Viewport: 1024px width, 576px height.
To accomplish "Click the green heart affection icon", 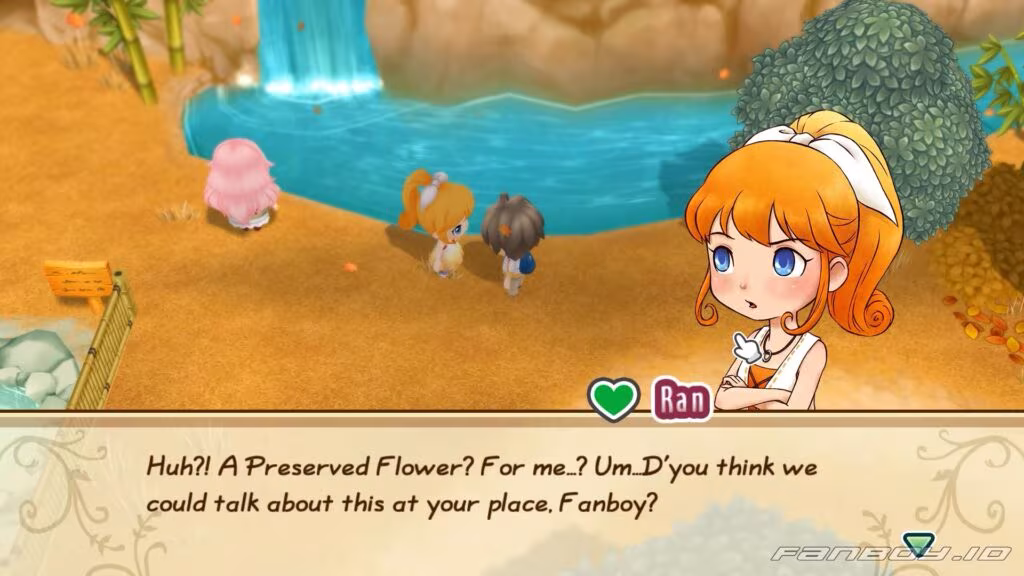I will click(613, 399).
